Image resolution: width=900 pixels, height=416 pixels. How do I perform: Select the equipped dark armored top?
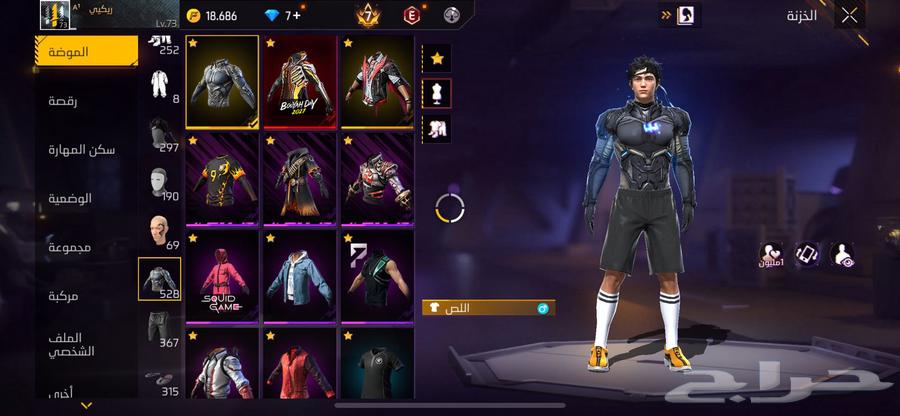[222, 82]
